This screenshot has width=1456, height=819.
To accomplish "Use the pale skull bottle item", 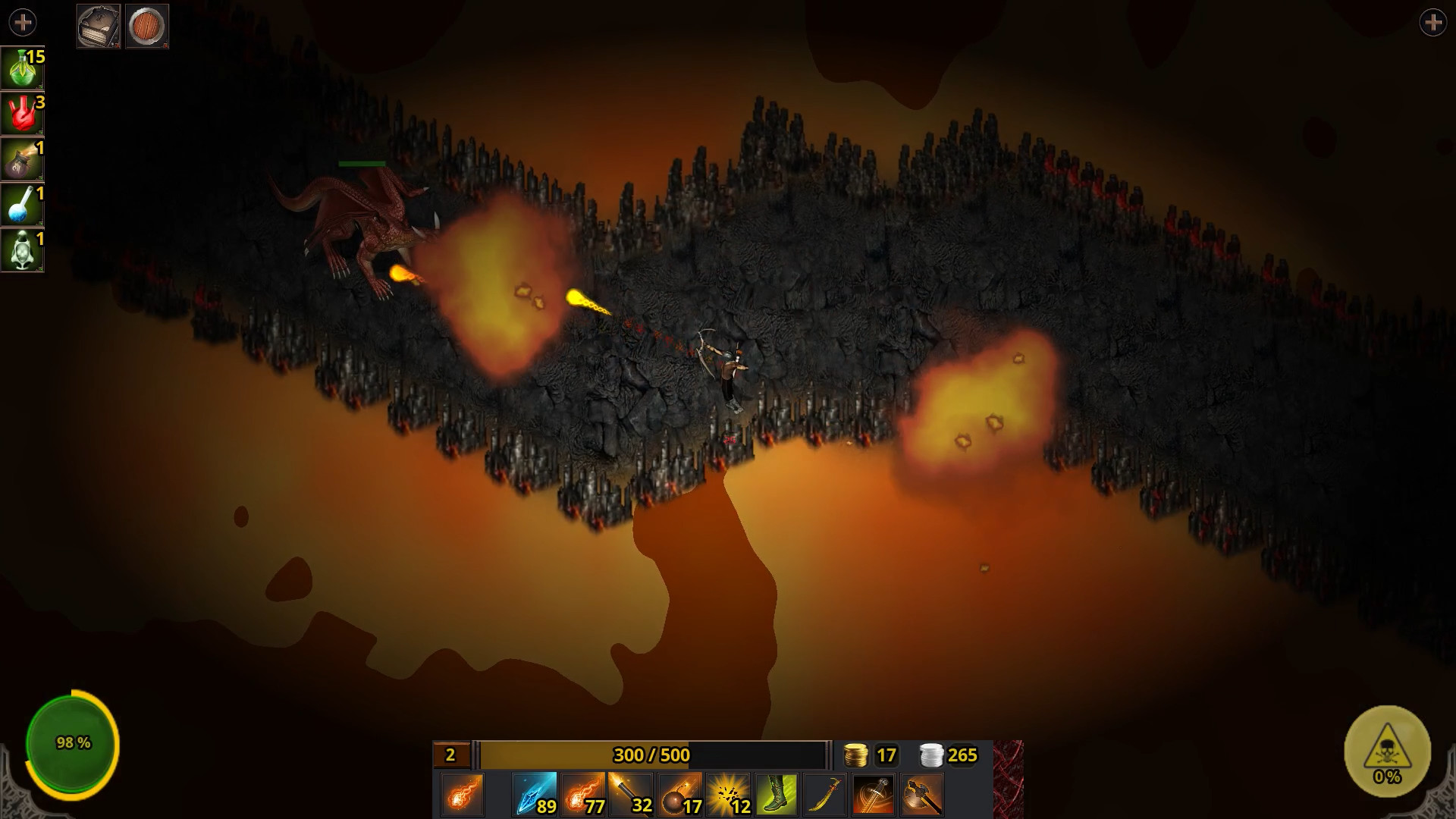I will pyautogui.click(x=22, y=250).
